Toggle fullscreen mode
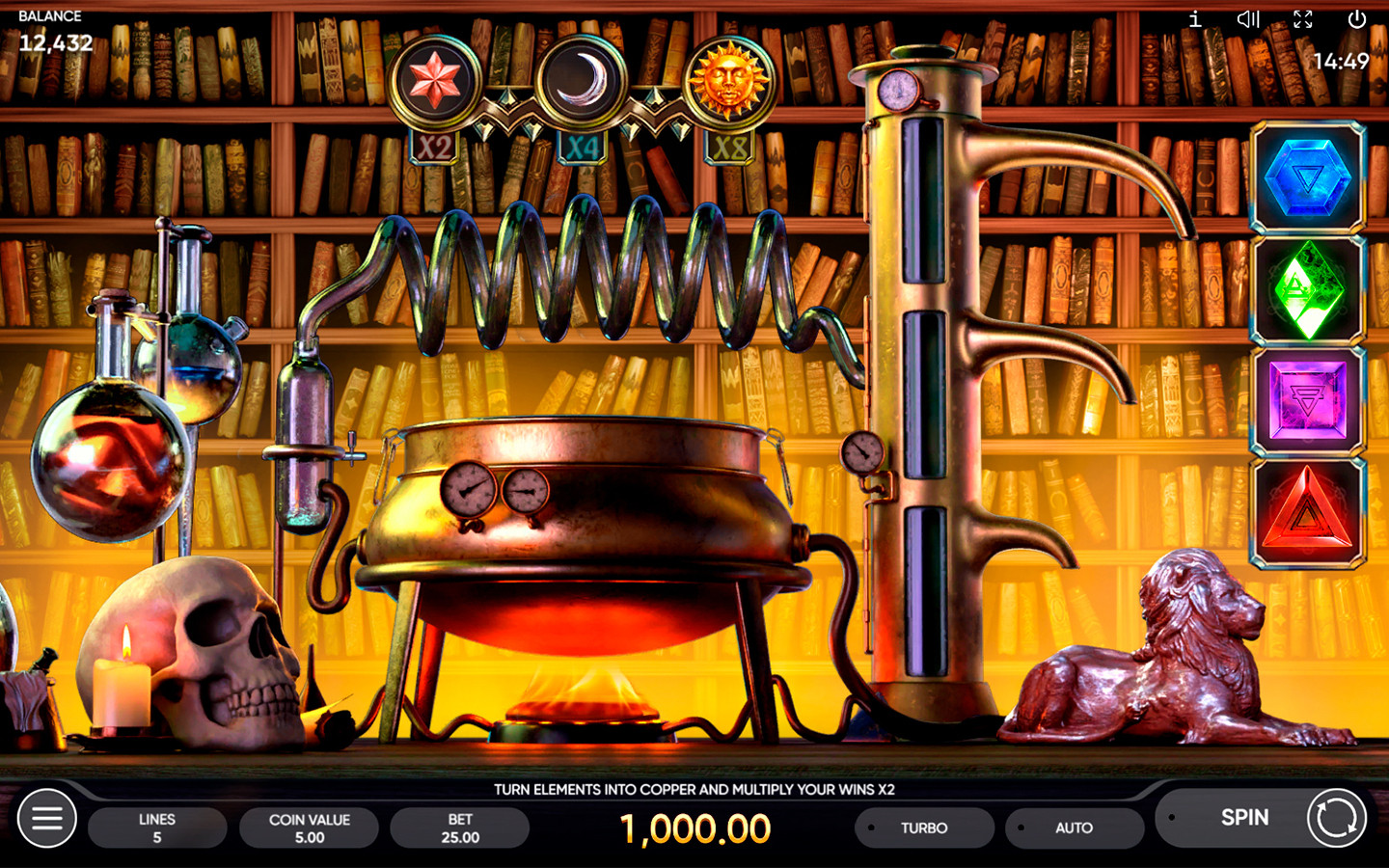The image size is (1389, 868). click(1303, 19)
